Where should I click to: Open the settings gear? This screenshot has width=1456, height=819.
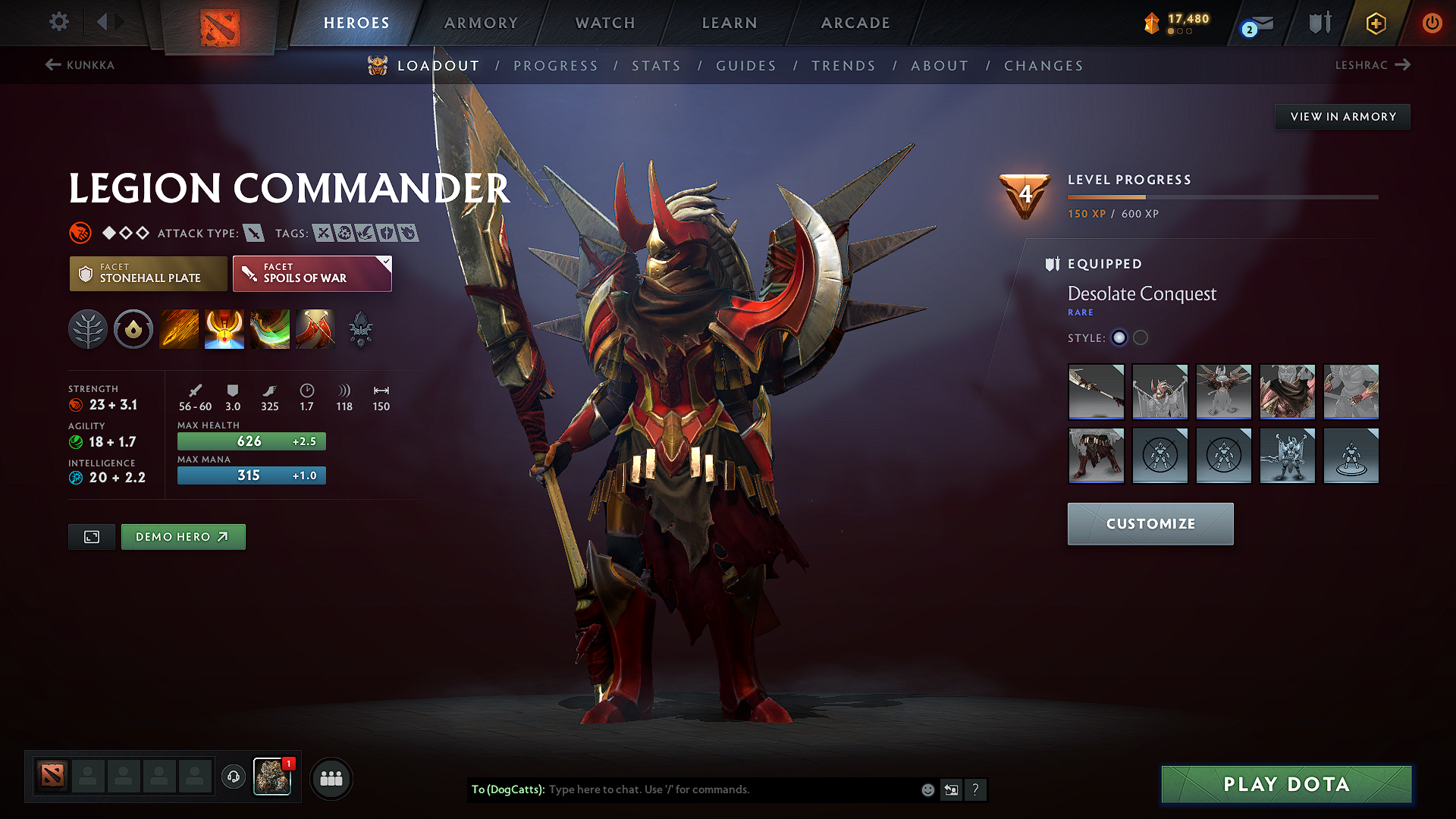(x=58, y=22)
